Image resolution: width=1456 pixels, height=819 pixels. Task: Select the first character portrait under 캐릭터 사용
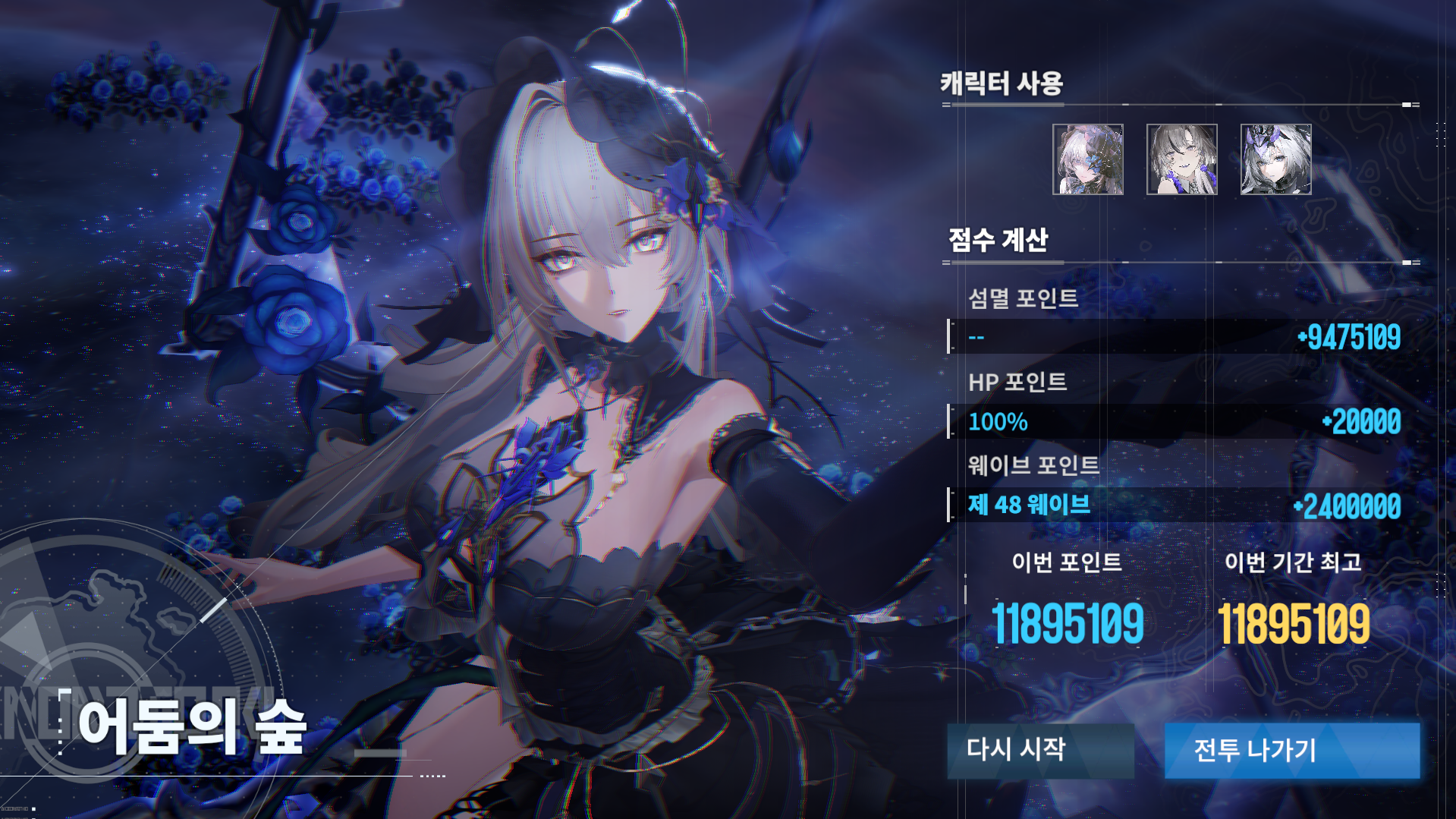tap(1090, 159)
